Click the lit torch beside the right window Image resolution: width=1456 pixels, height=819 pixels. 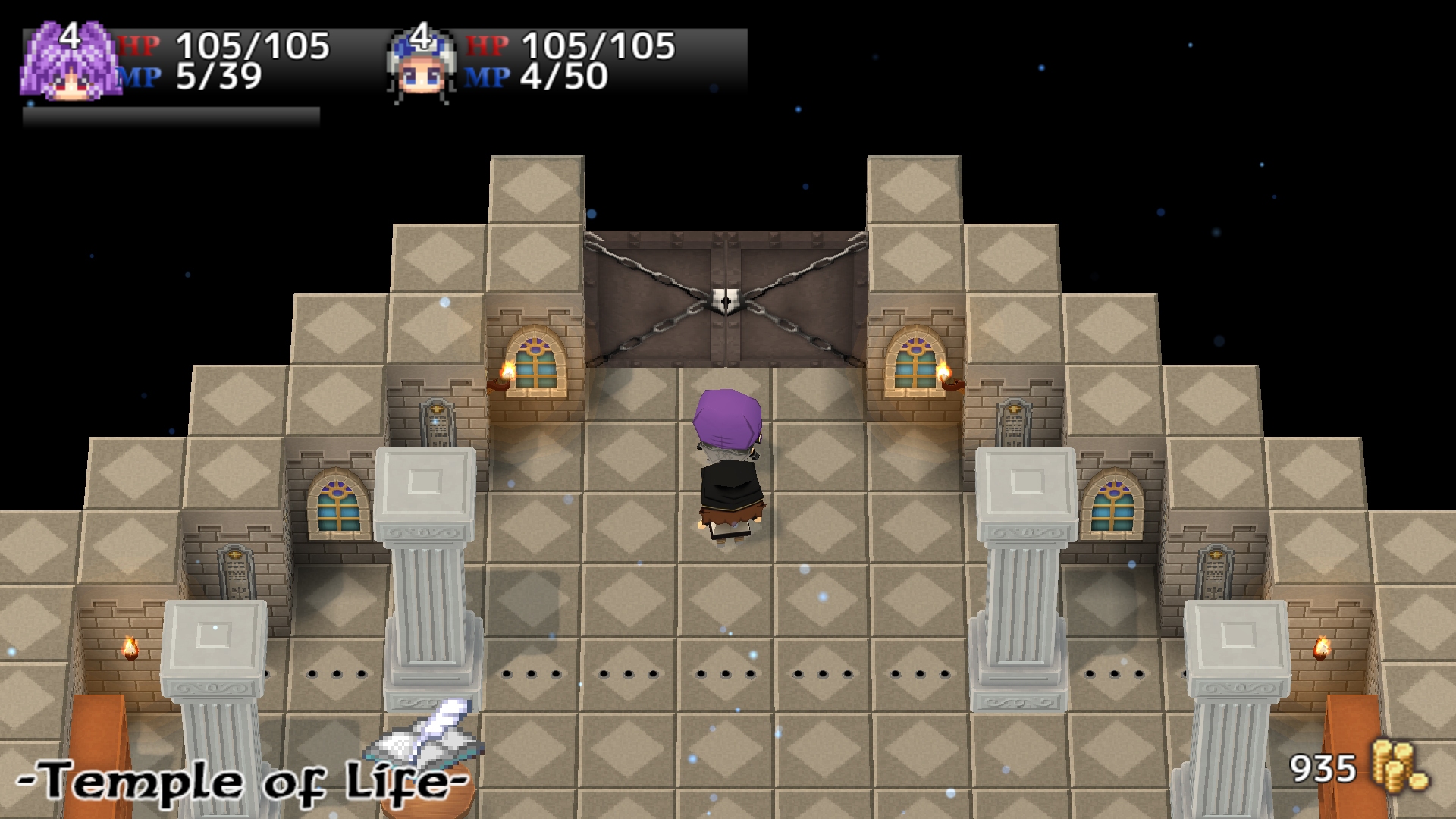point(943,371)
